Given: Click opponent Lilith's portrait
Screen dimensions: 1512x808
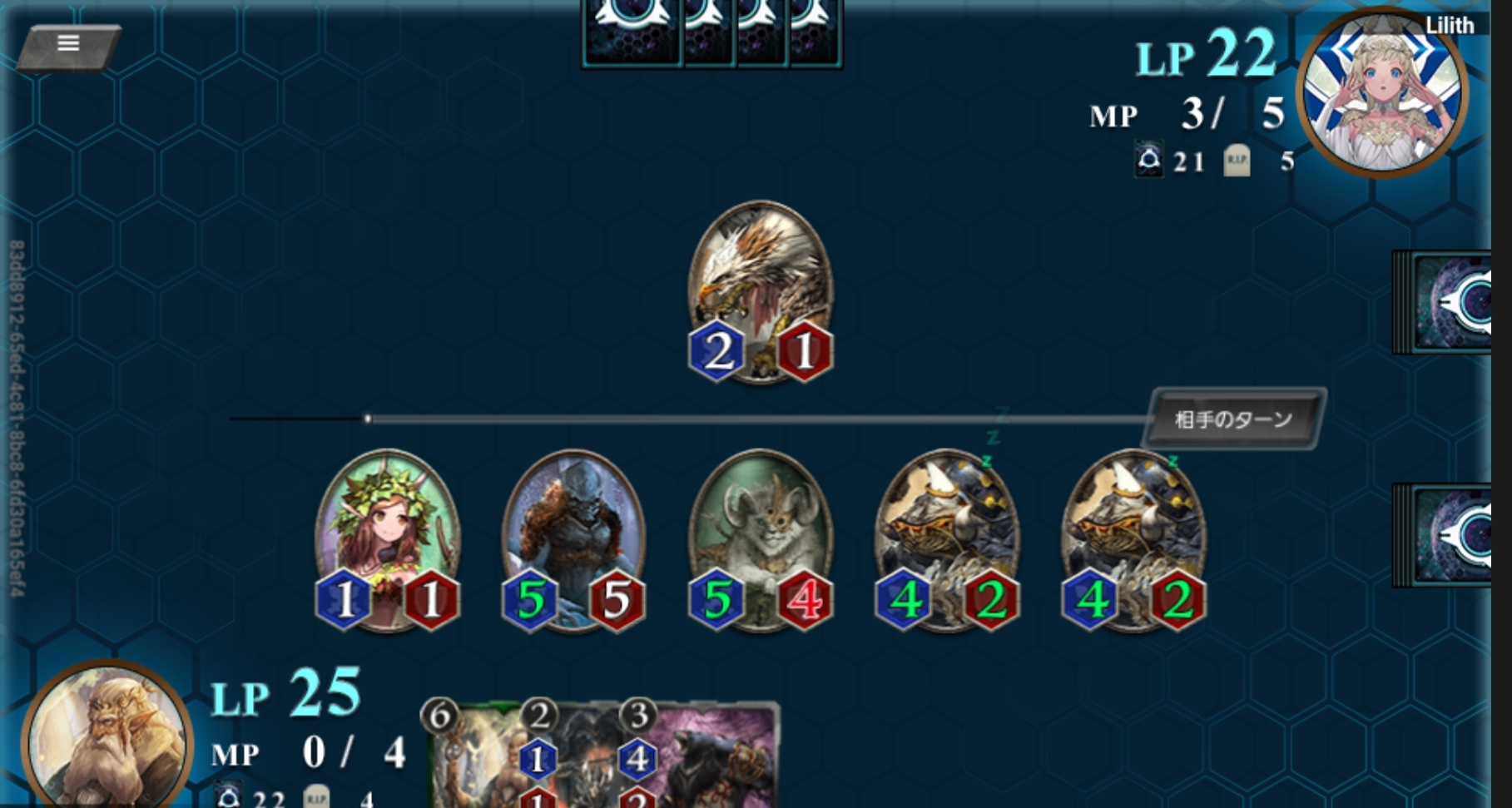Looking at the screenshot, I should [1381, 93].
